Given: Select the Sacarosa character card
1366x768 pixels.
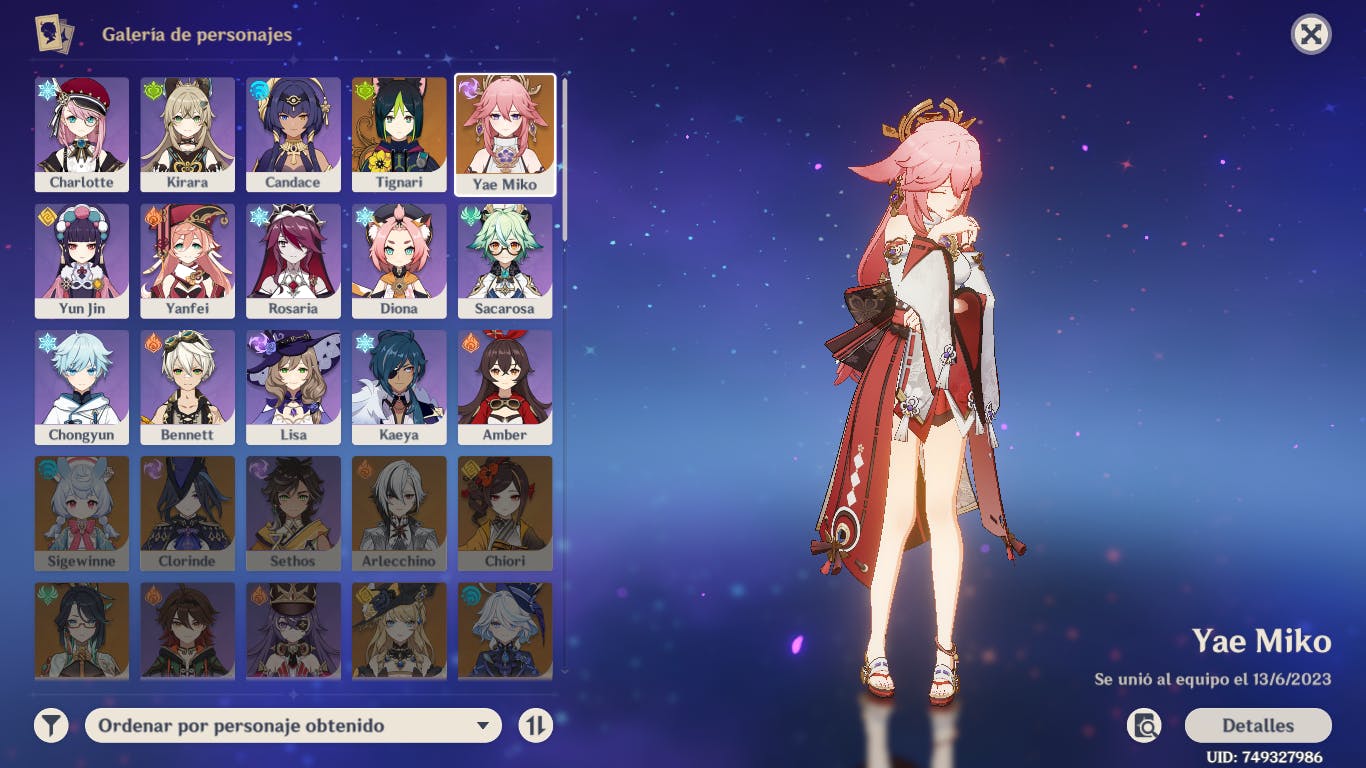Looking at the screenshot, I should (x=505, y=260).
